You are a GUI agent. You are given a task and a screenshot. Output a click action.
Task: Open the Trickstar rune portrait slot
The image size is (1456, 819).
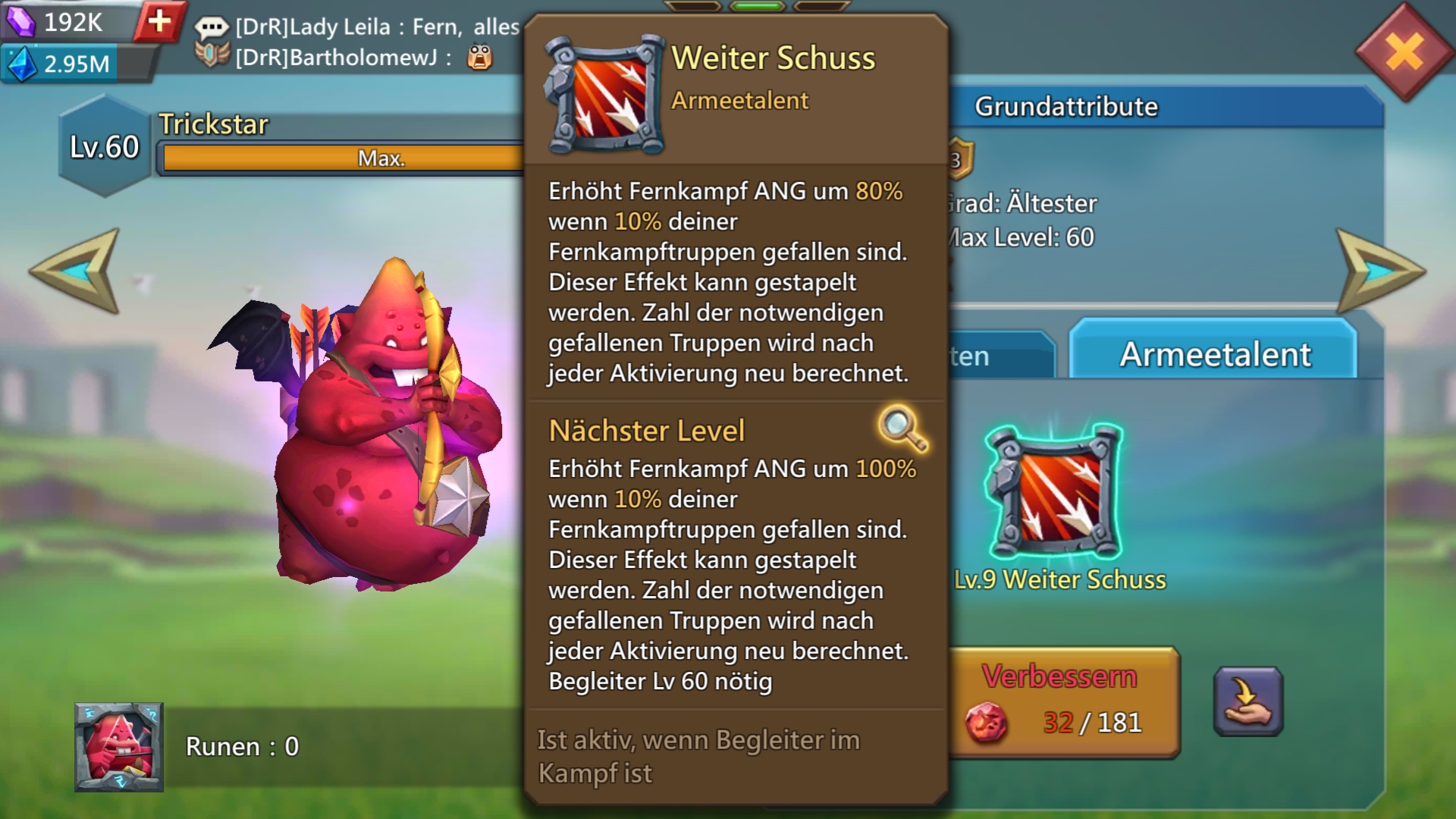pyautogui.click(x=119, y=747)
